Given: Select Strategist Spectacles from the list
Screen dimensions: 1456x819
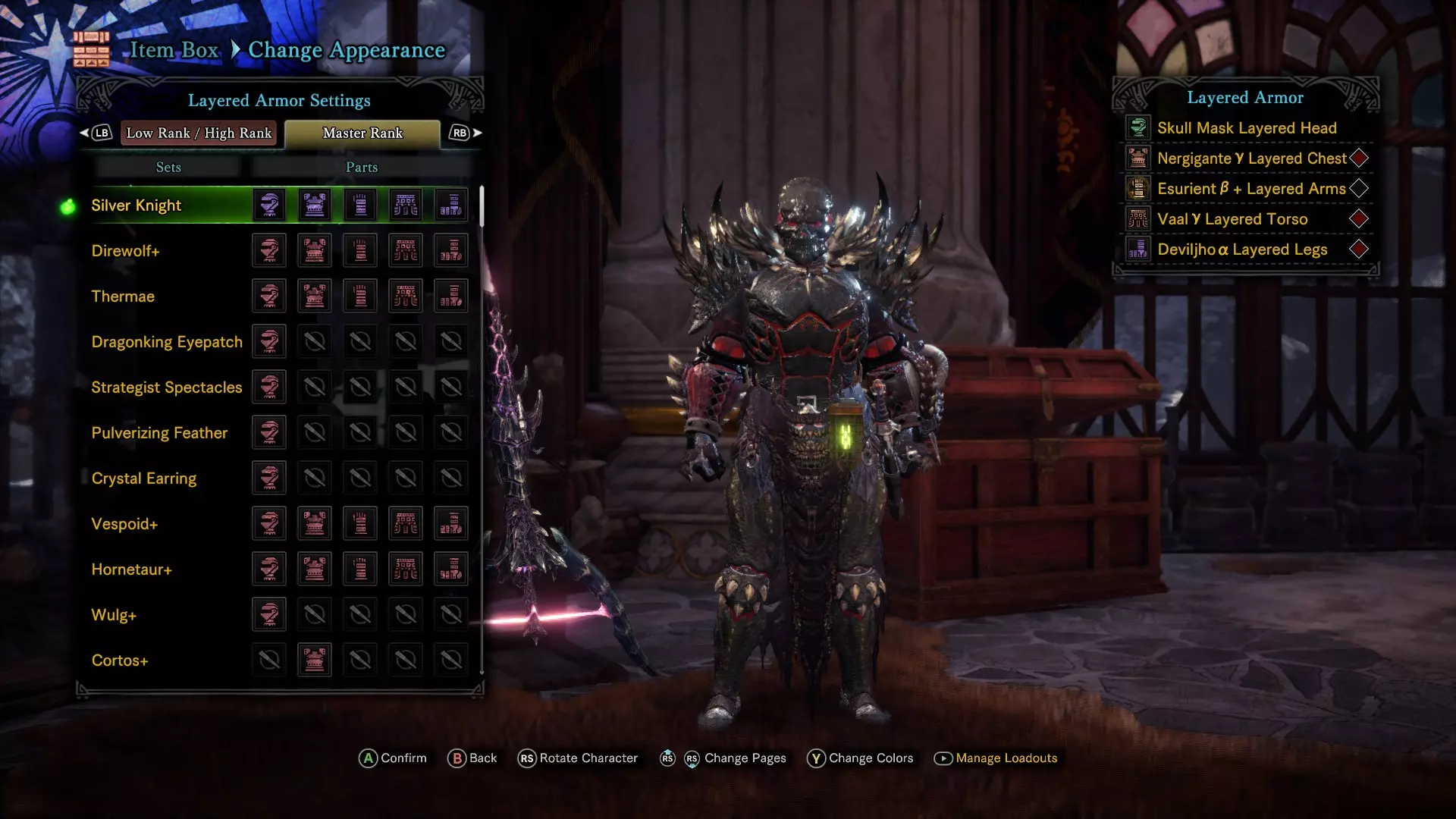Looking at the screenshot, I should pyautogui.click(x=167, y=388).
